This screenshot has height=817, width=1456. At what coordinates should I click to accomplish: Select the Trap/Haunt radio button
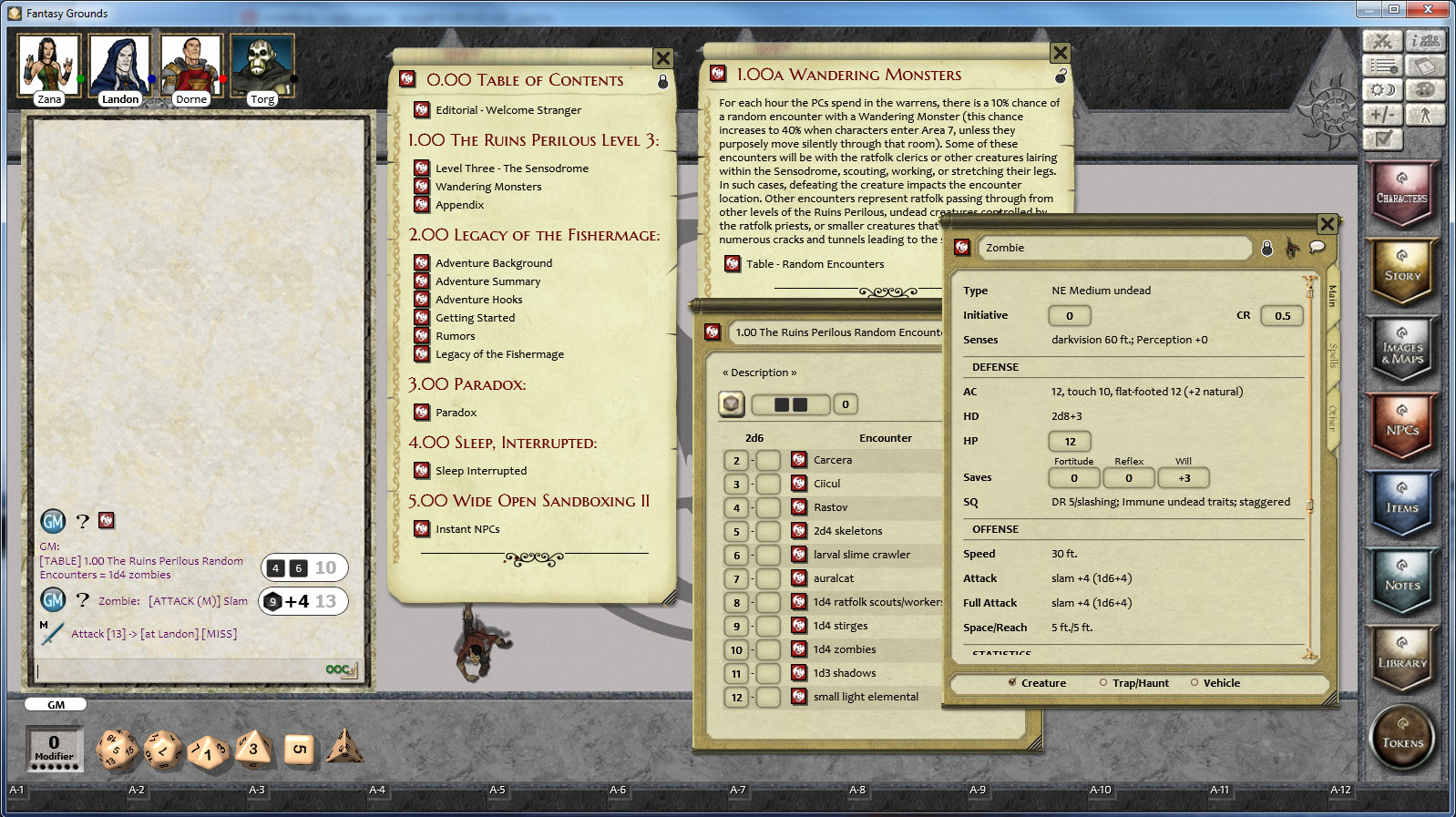1103,682
